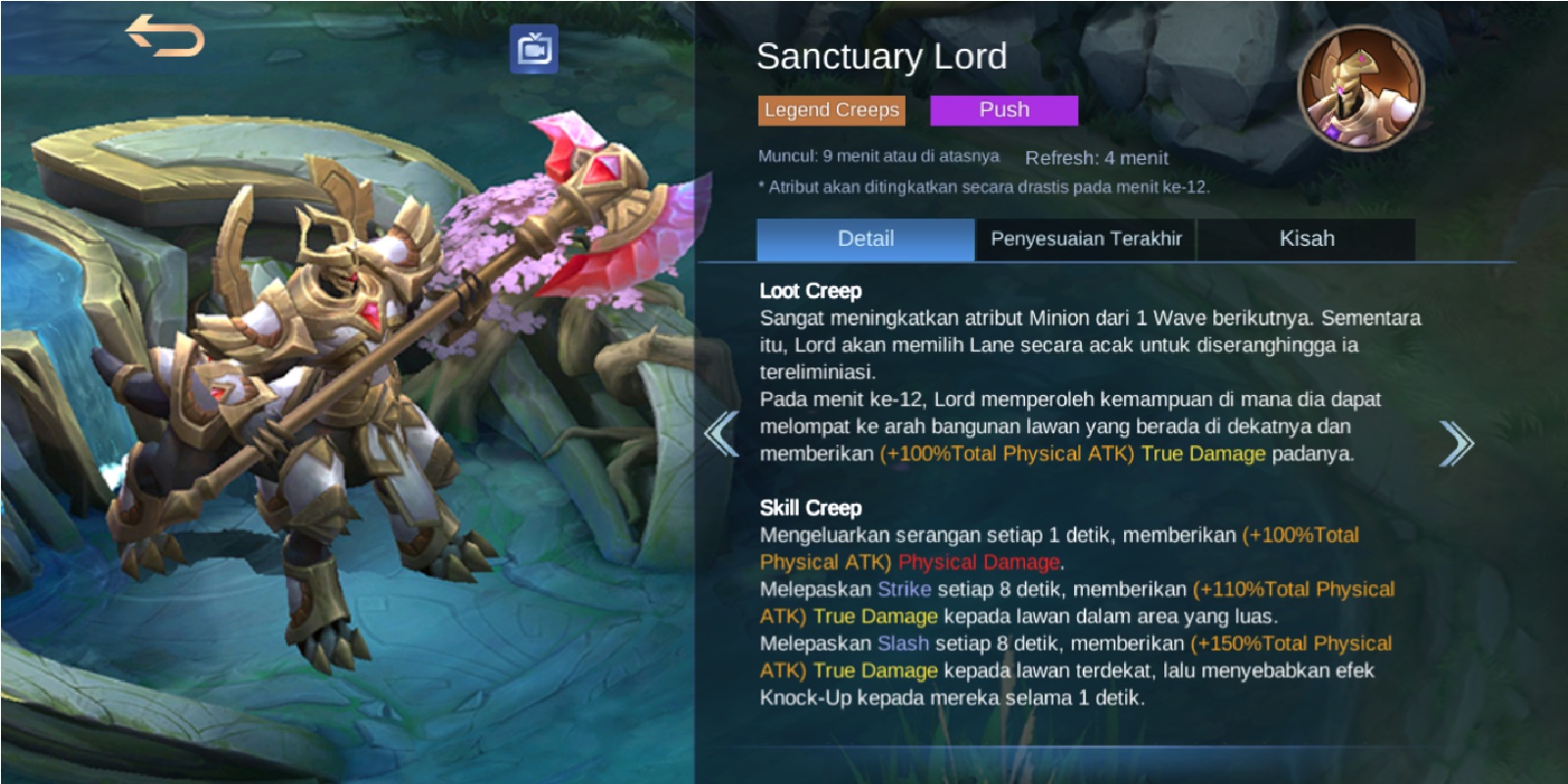Toggle the Legend Creeps filter tag
The image size is (1568, 784).
point(831,110)
